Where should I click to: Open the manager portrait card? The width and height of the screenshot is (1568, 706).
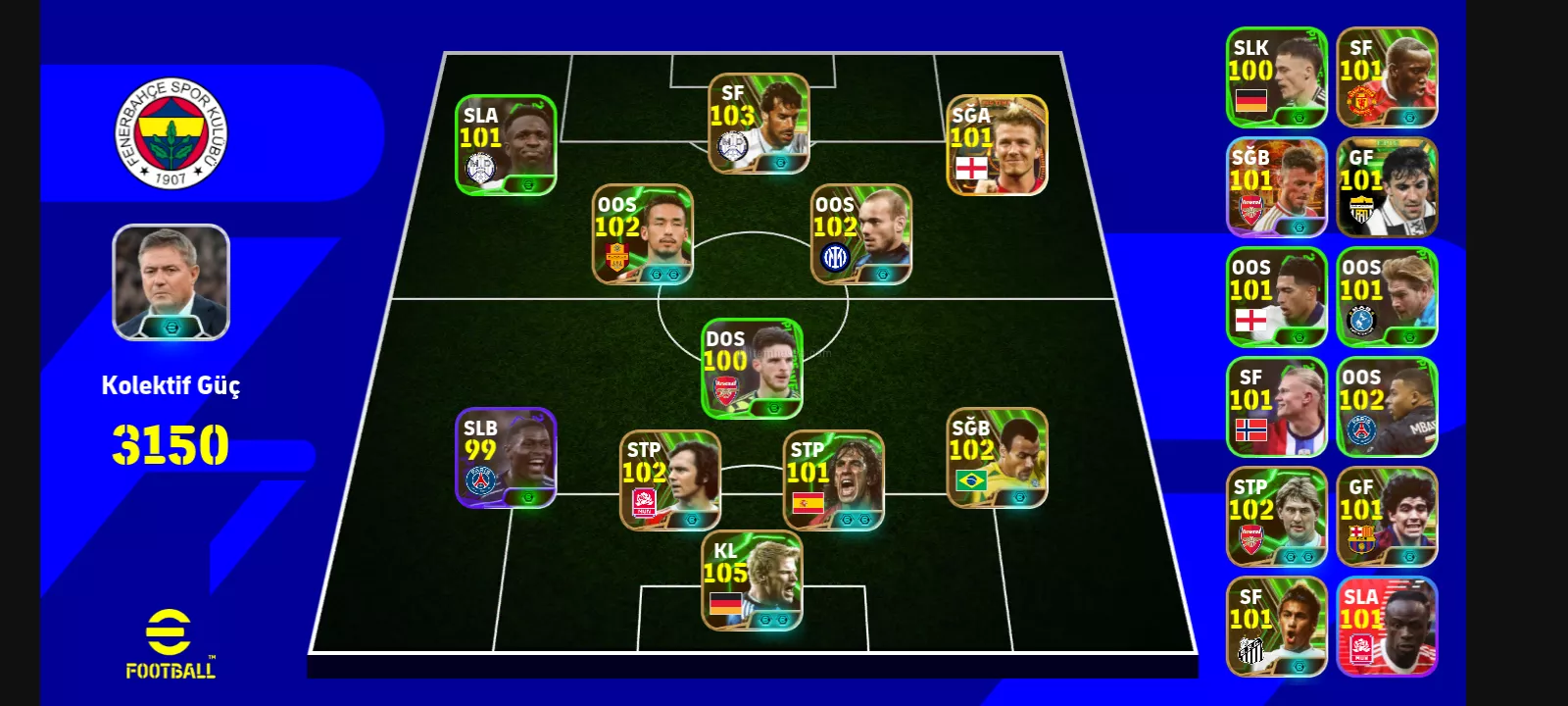pyautogui.click(x=171, y=282)
